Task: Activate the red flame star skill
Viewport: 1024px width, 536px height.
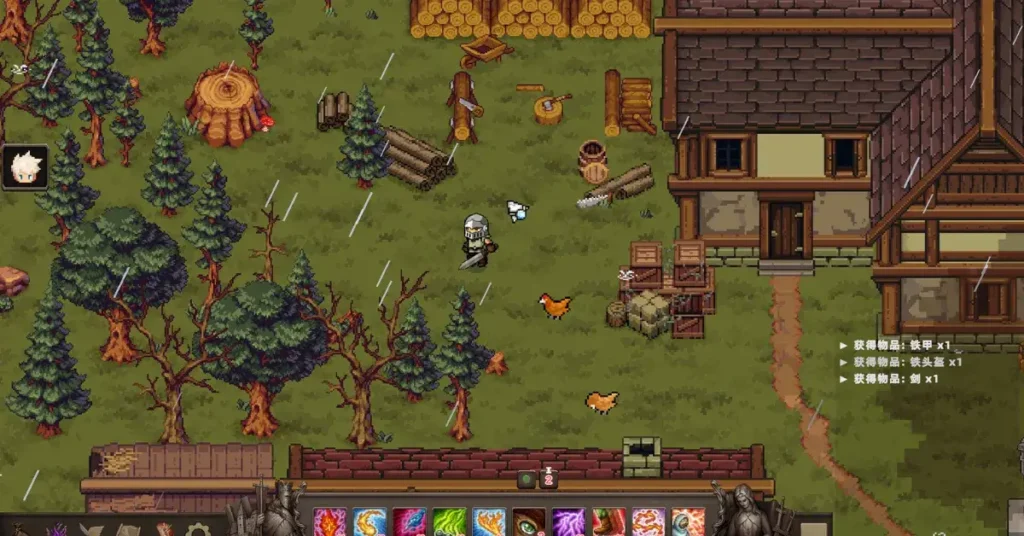Action: click(329, 522)
